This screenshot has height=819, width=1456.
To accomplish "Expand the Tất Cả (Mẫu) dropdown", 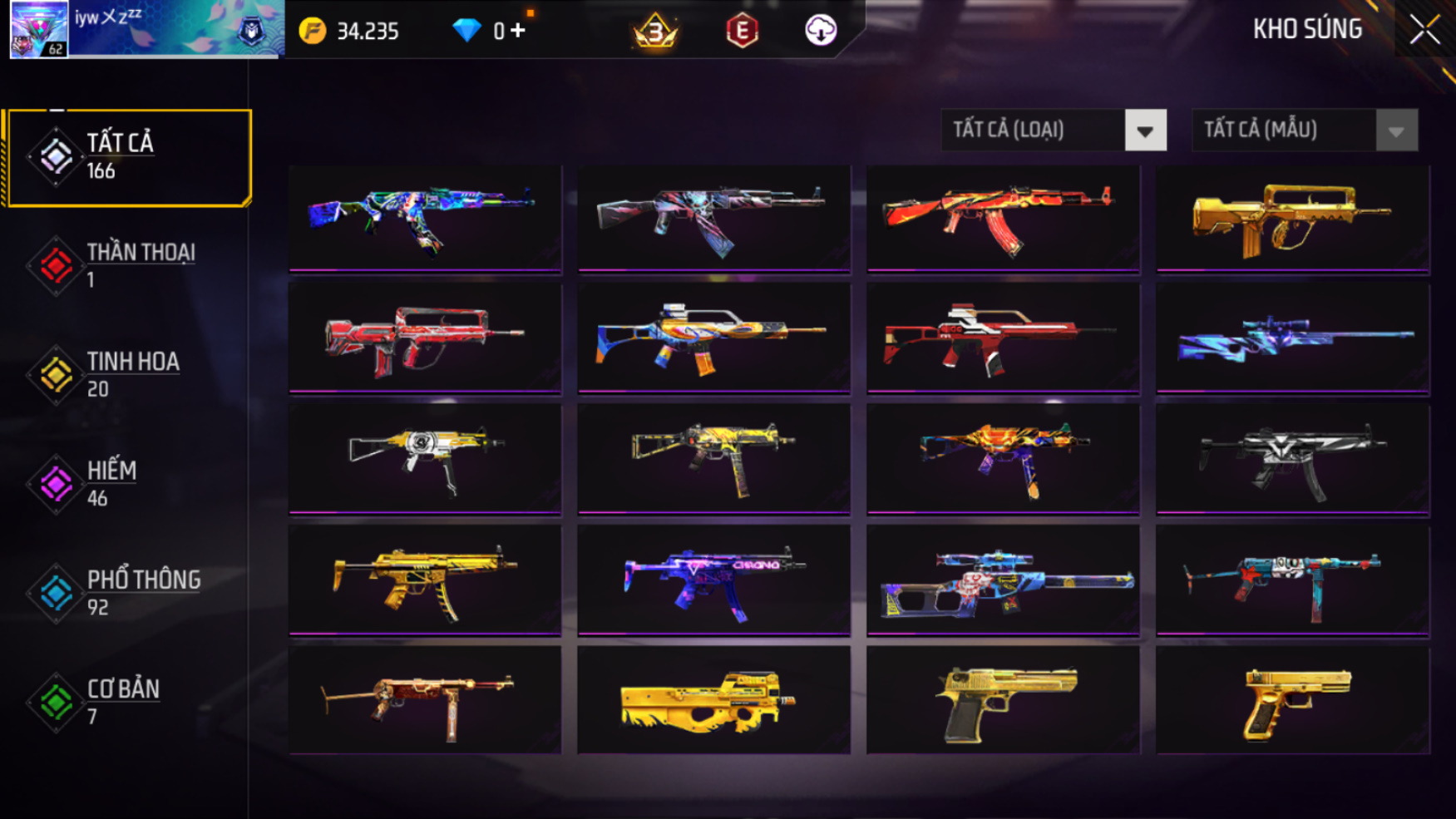I will click(1396, 131).
